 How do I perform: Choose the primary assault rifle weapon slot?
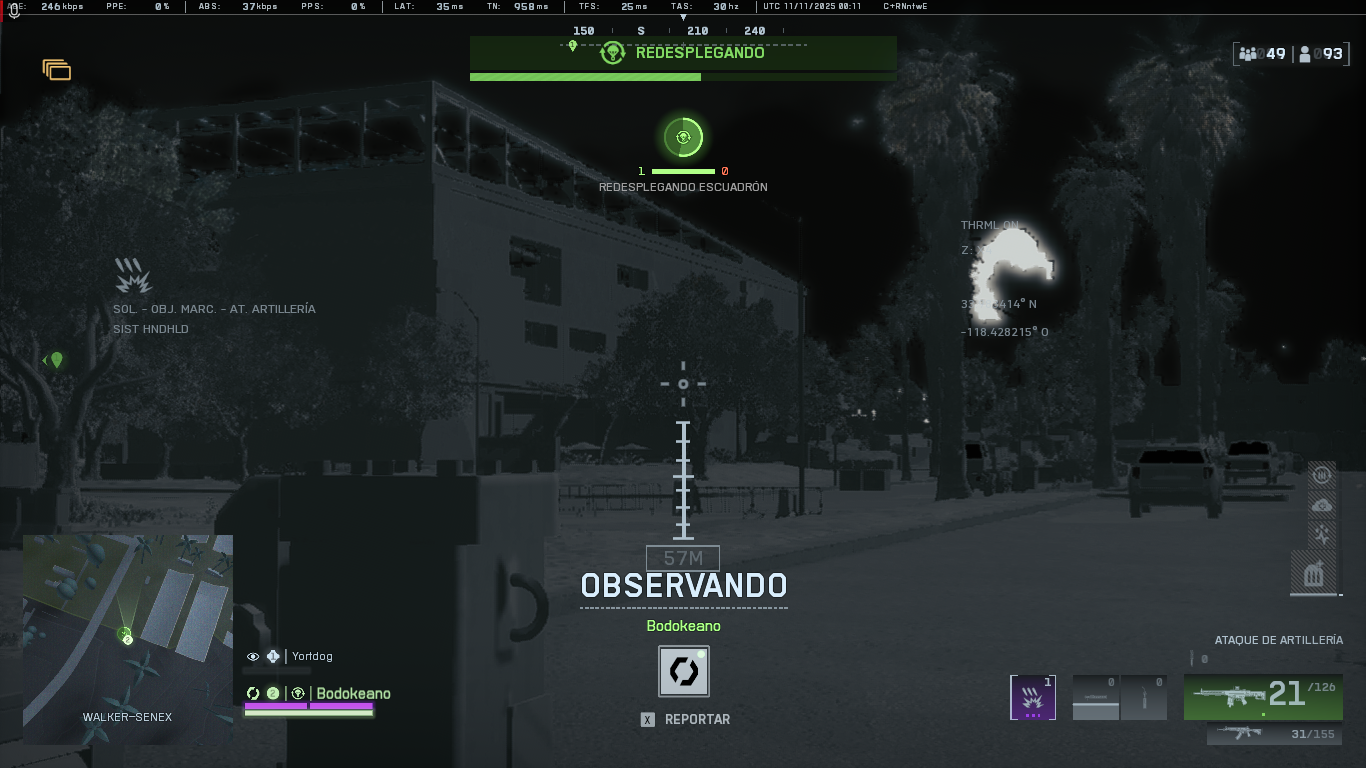[x=1263, y=696]
